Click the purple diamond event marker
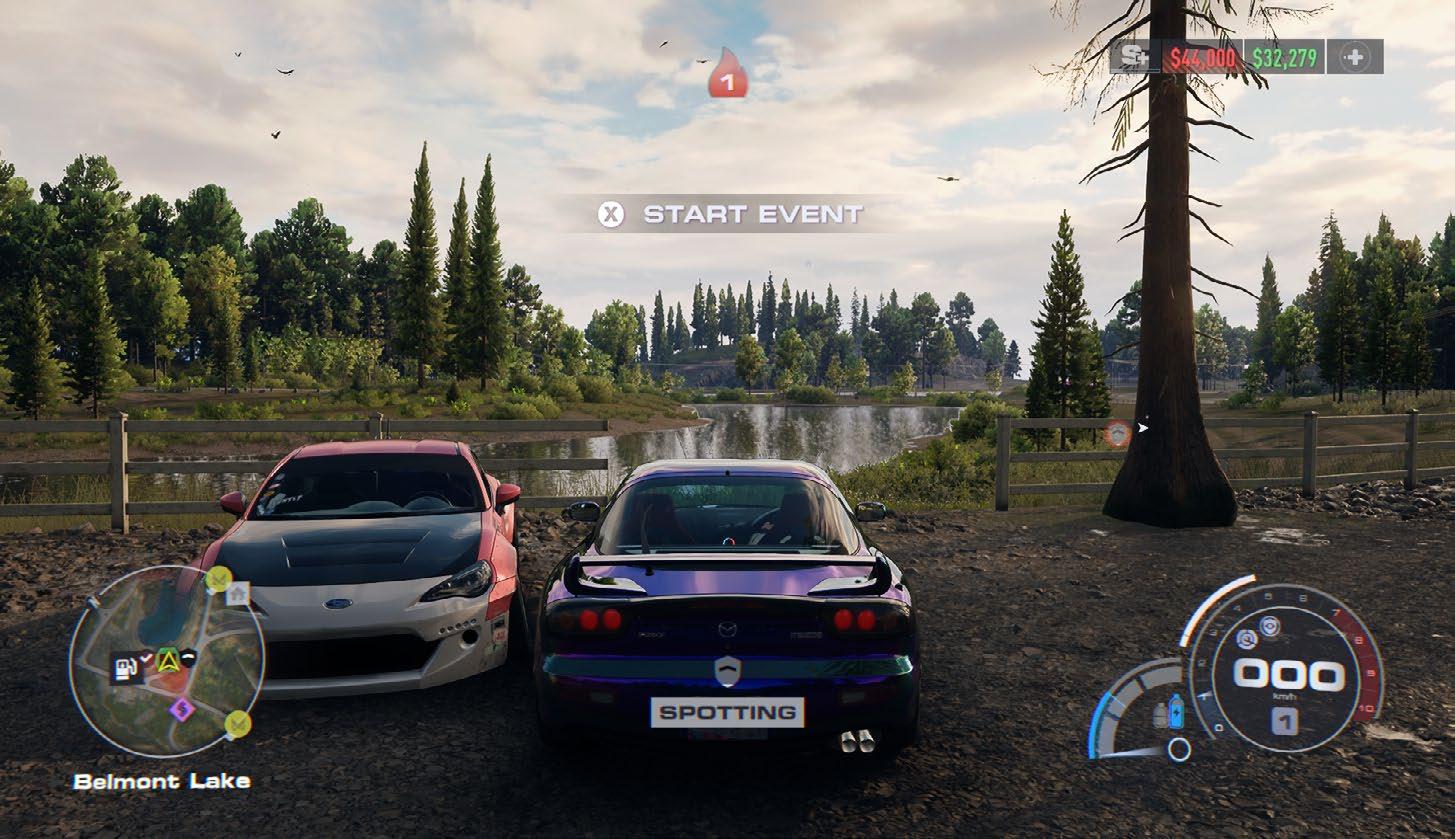The width and height of the screenshot is (1455, 839). (x=181, y=709)
